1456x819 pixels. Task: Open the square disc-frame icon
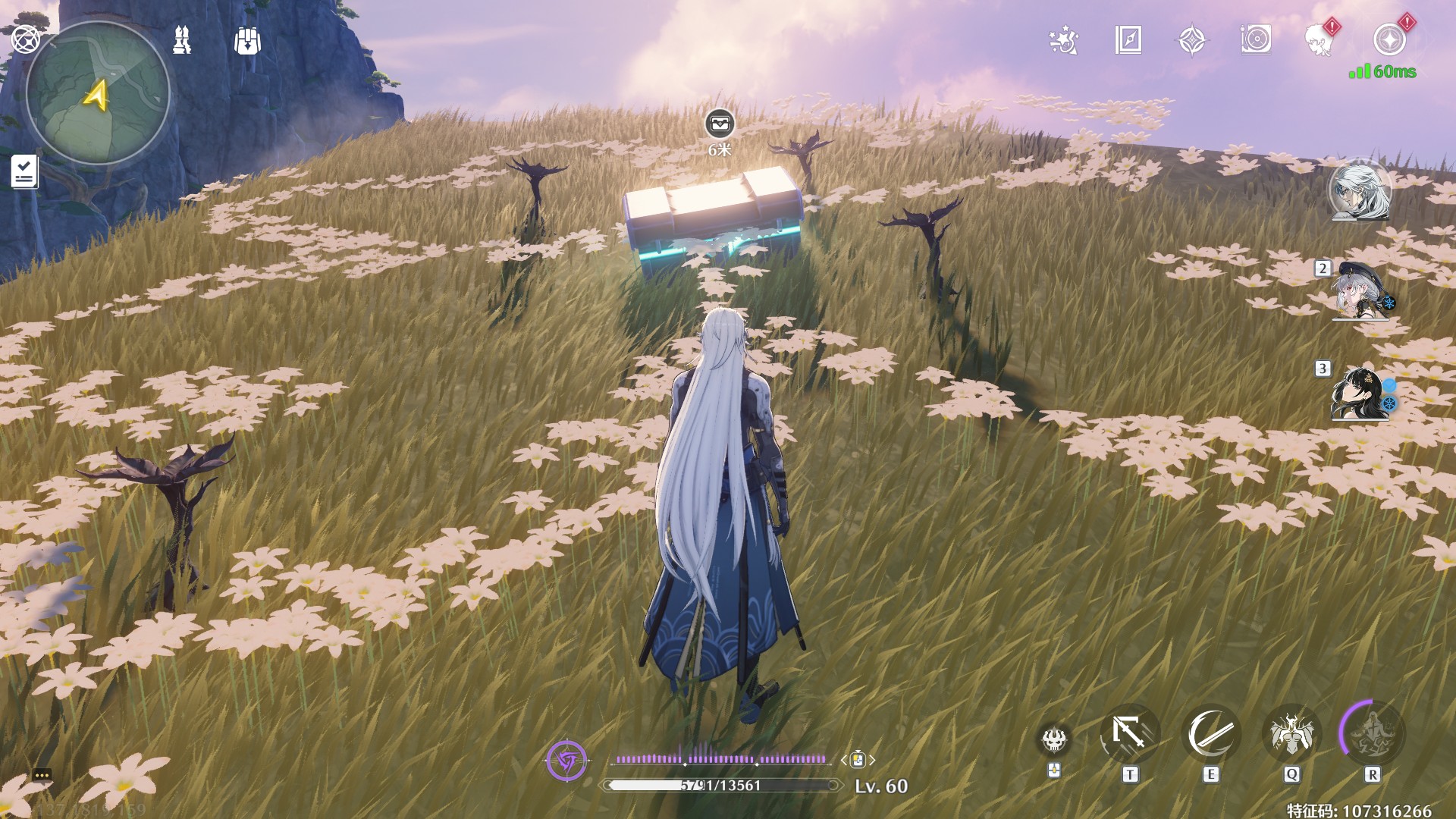pyautogui.click(x=1256, y=40)
